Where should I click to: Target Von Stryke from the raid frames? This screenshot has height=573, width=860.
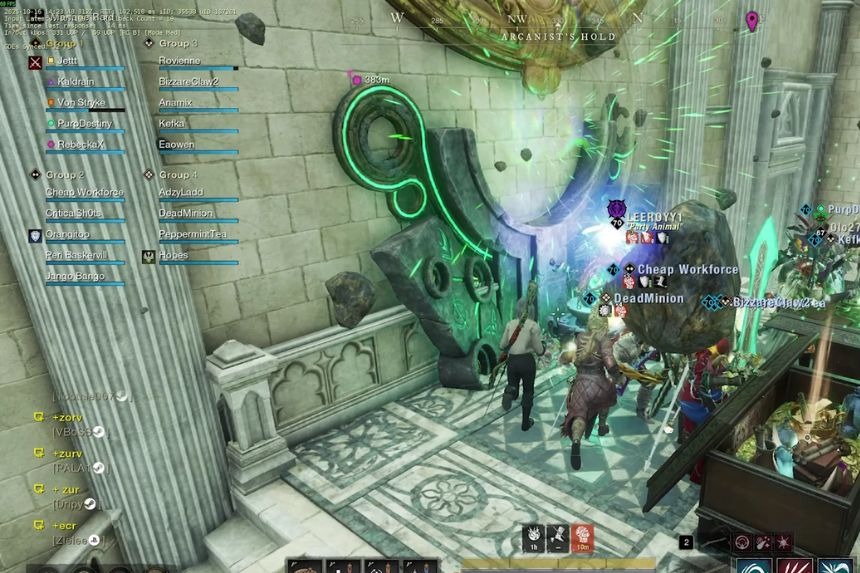coord(81,103)
